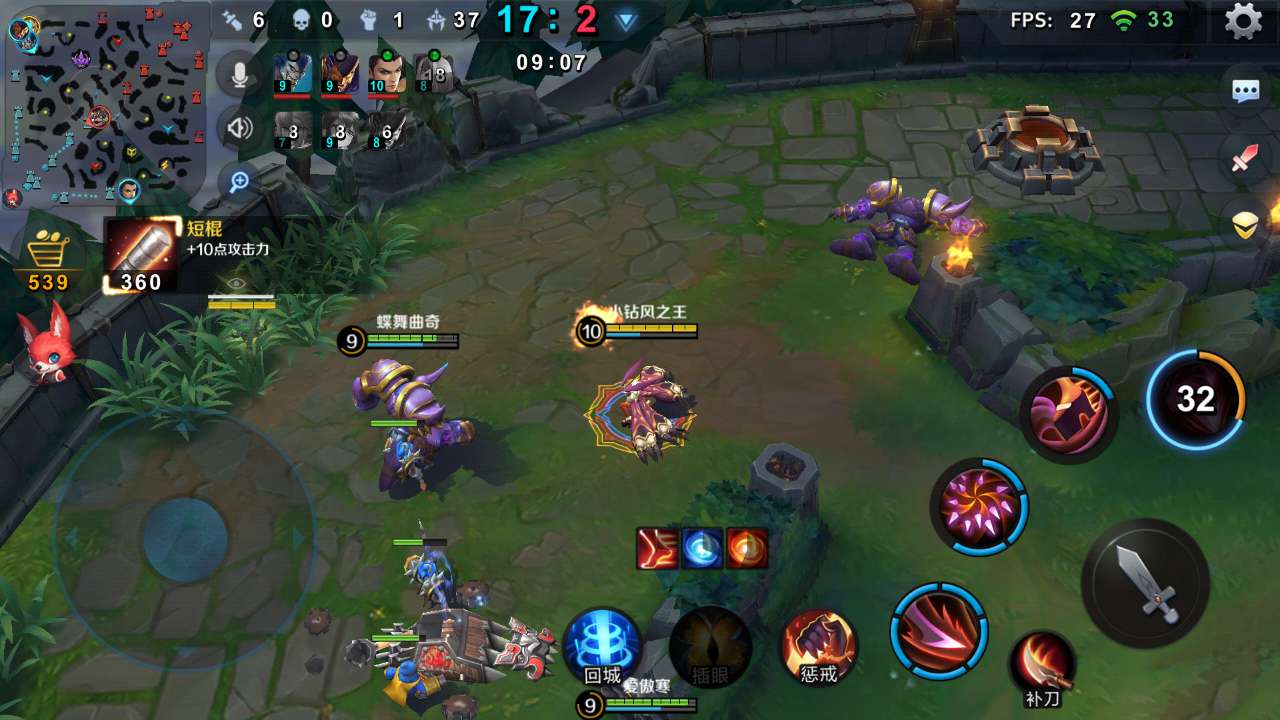Select the red fox pet icon
This screenshot has width=1280, height=720.
pyautogui.click(x=45, y=345)
